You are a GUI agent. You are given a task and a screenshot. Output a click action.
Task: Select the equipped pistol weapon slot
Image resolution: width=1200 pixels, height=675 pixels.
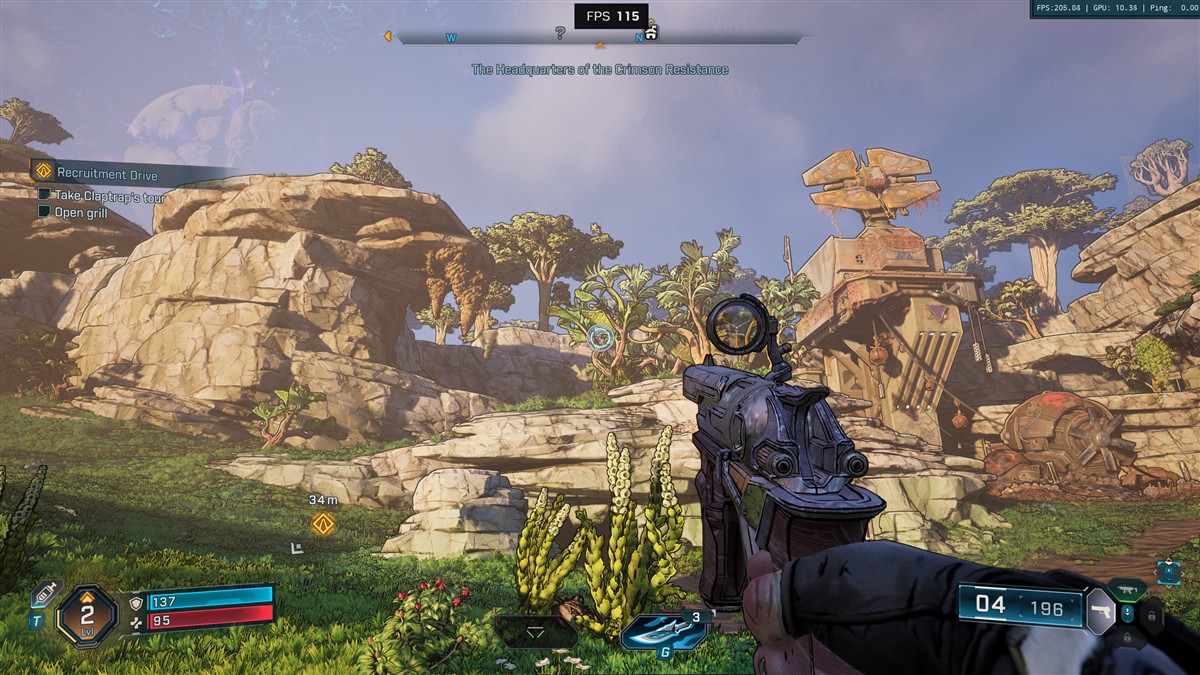1100,610
